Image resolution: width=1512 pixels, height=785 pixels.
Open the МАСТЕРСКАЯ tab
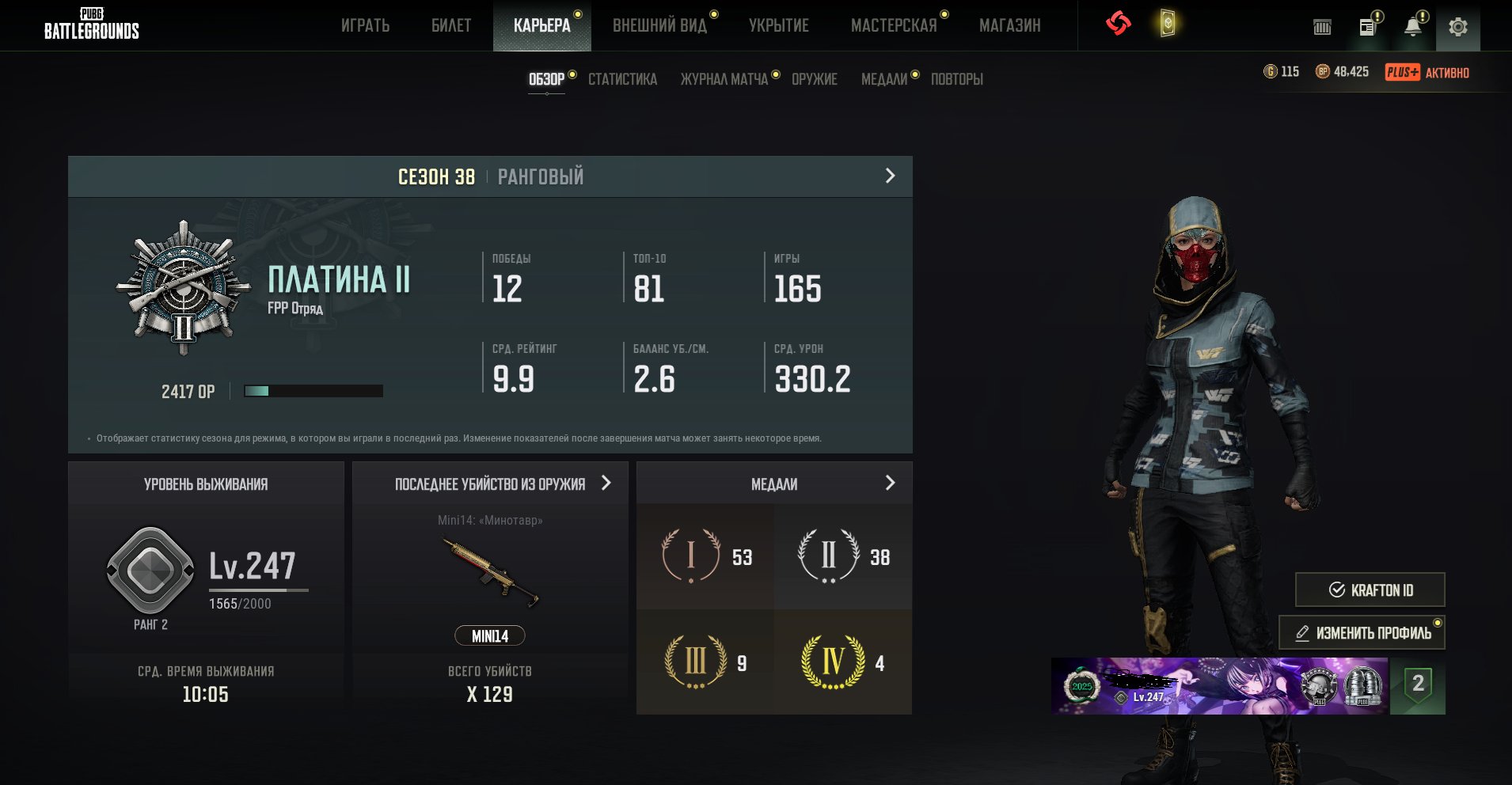click(x=894, y=26)
